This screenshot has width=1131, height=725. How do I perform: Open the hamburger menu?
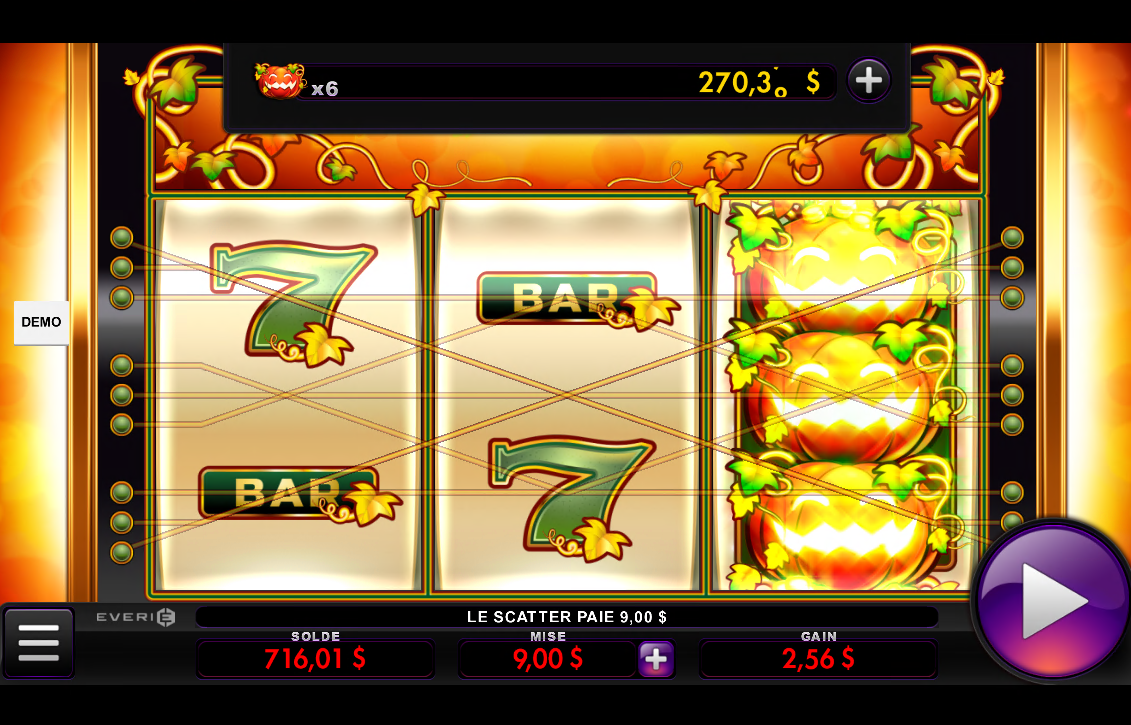point(38,642)
